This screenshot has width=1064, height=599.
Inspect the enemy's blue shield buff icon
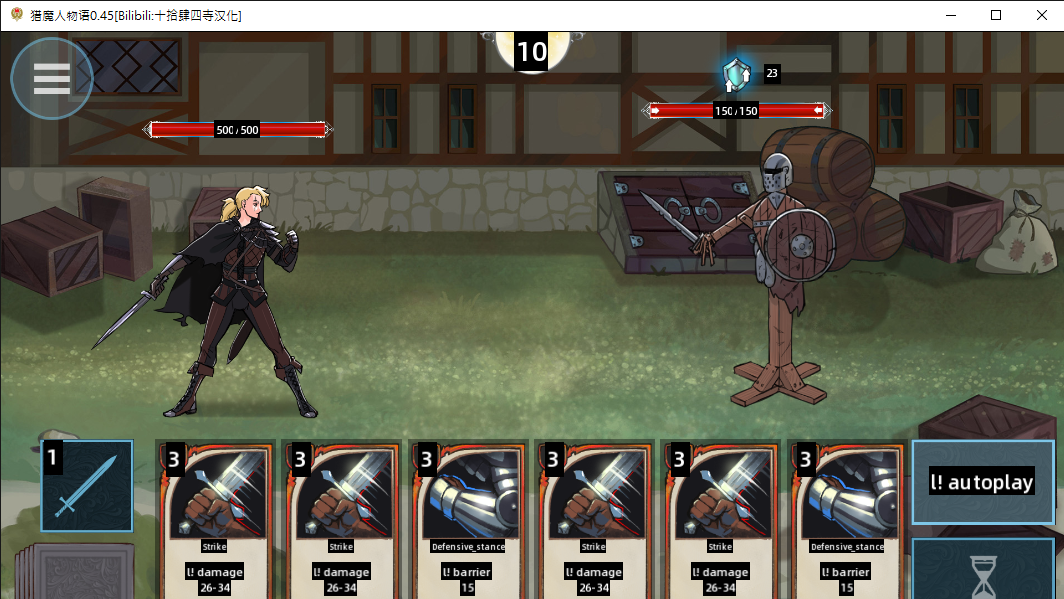coord(736,73)
